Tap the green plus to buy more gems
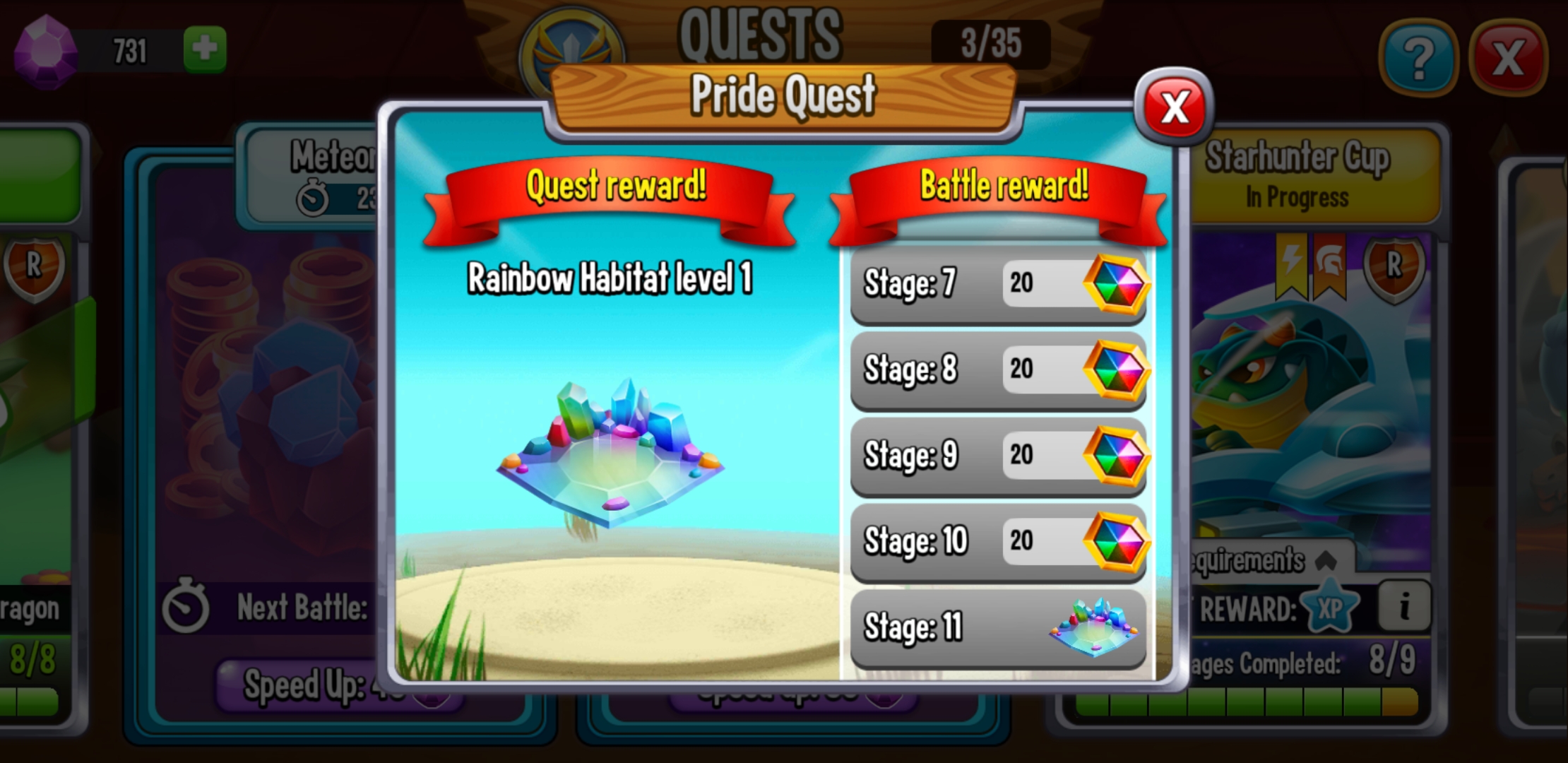This screenshot has width=1568, height=763. click(x=206, y=47)
